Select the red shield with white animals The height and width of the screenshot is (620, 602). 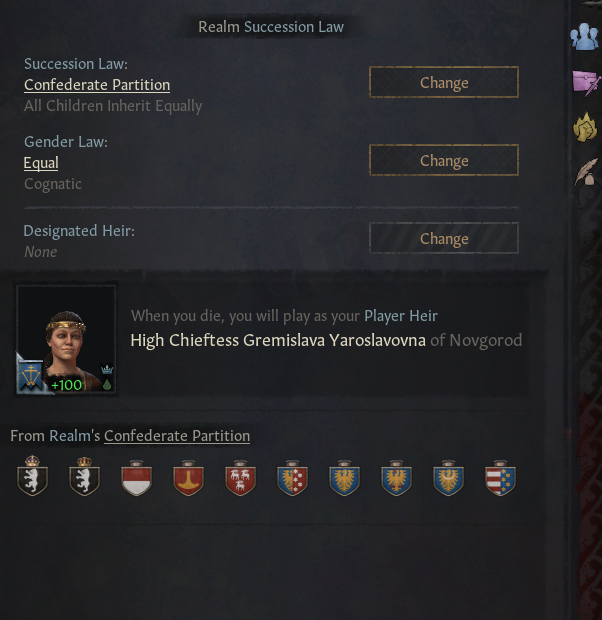coord(240,478)
